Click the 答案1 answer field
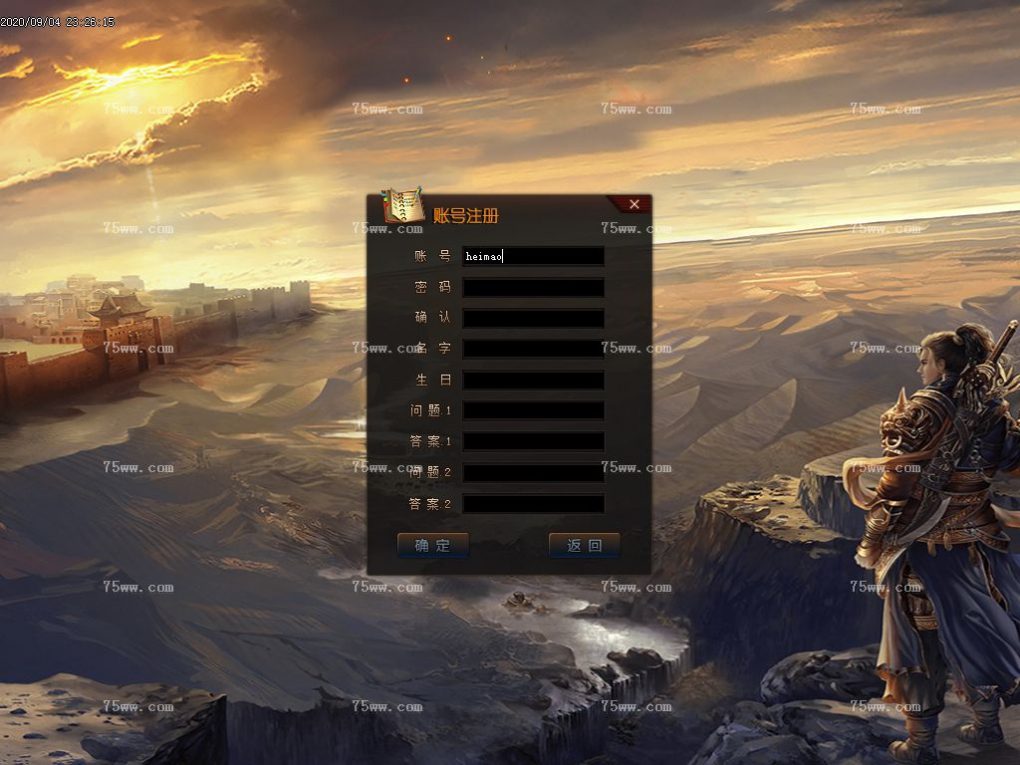The image size is (1020, 765). point(533,441)
